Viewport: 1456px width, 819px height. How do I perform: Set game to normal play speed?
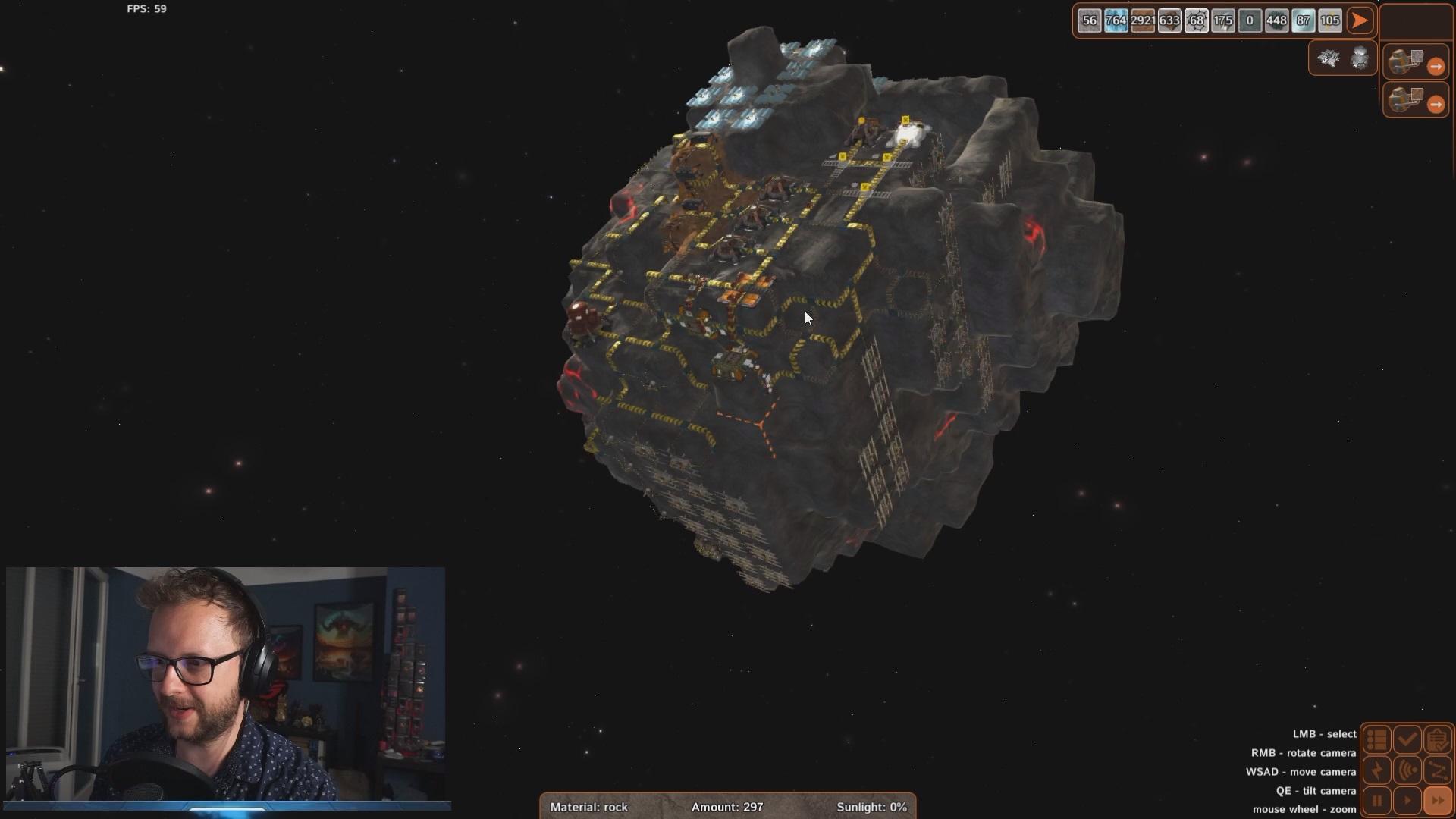1407,801
